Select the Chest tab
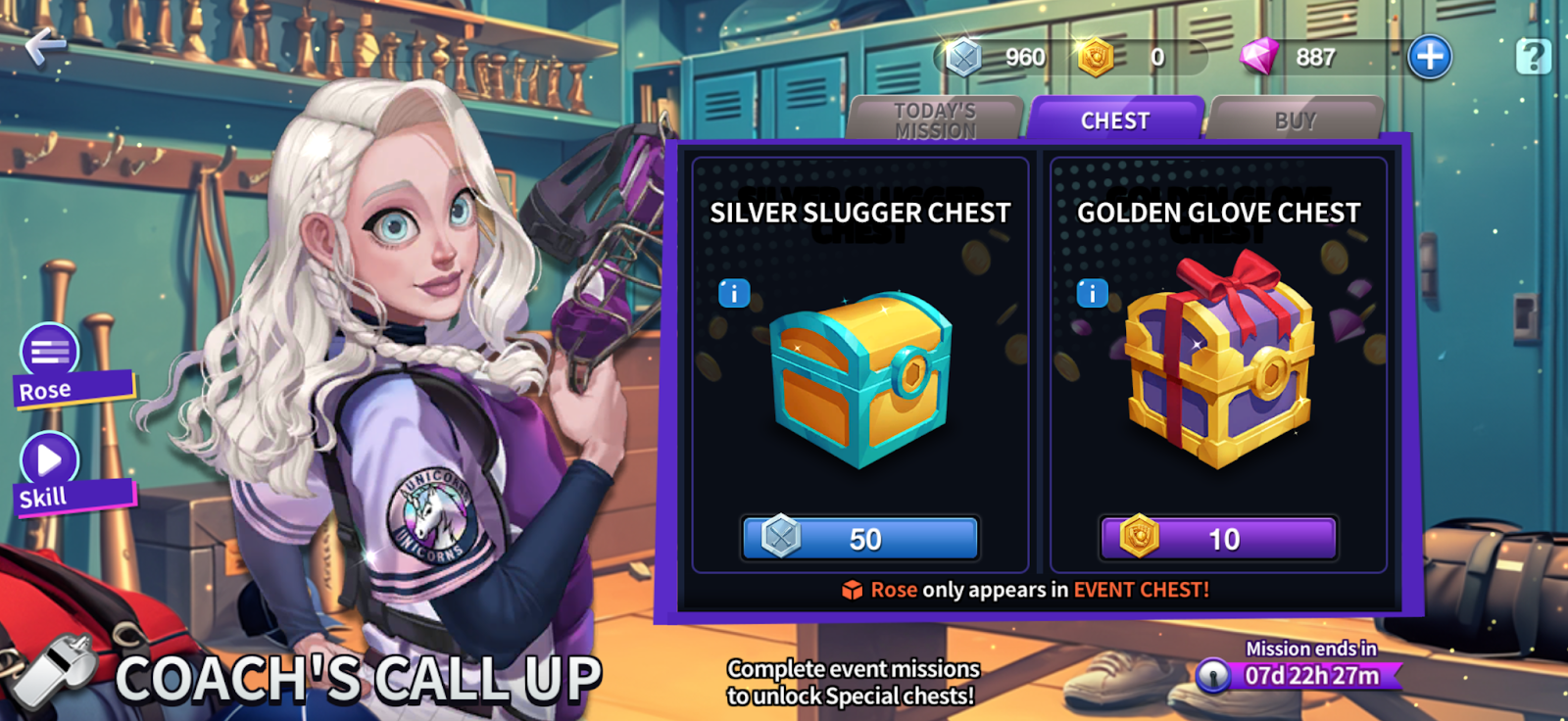The width and height of the screenshot is (1568, 721). (x=1116, y=120)
